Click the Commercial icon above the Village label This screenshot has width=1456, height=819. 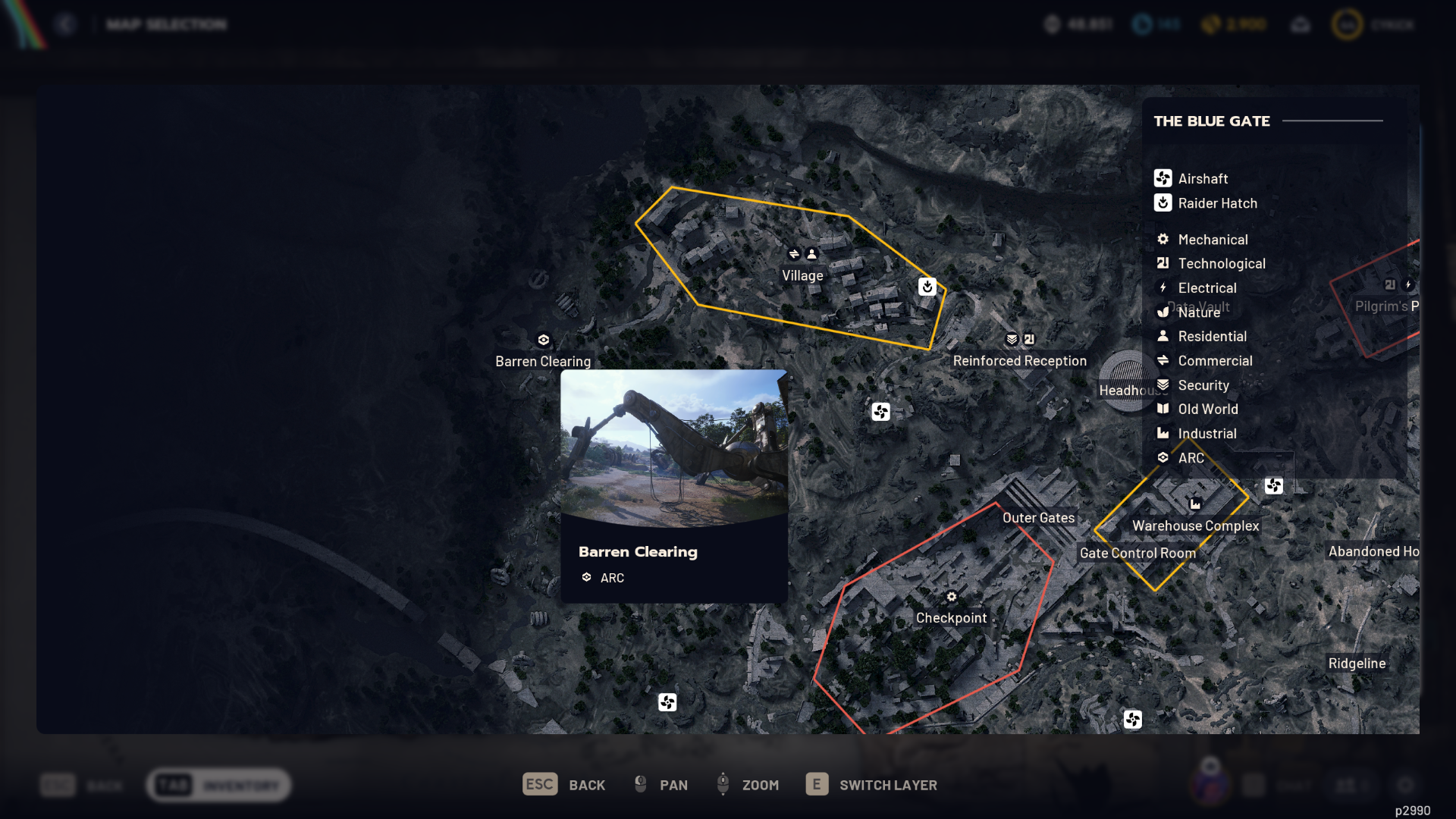tap(793, 254)
